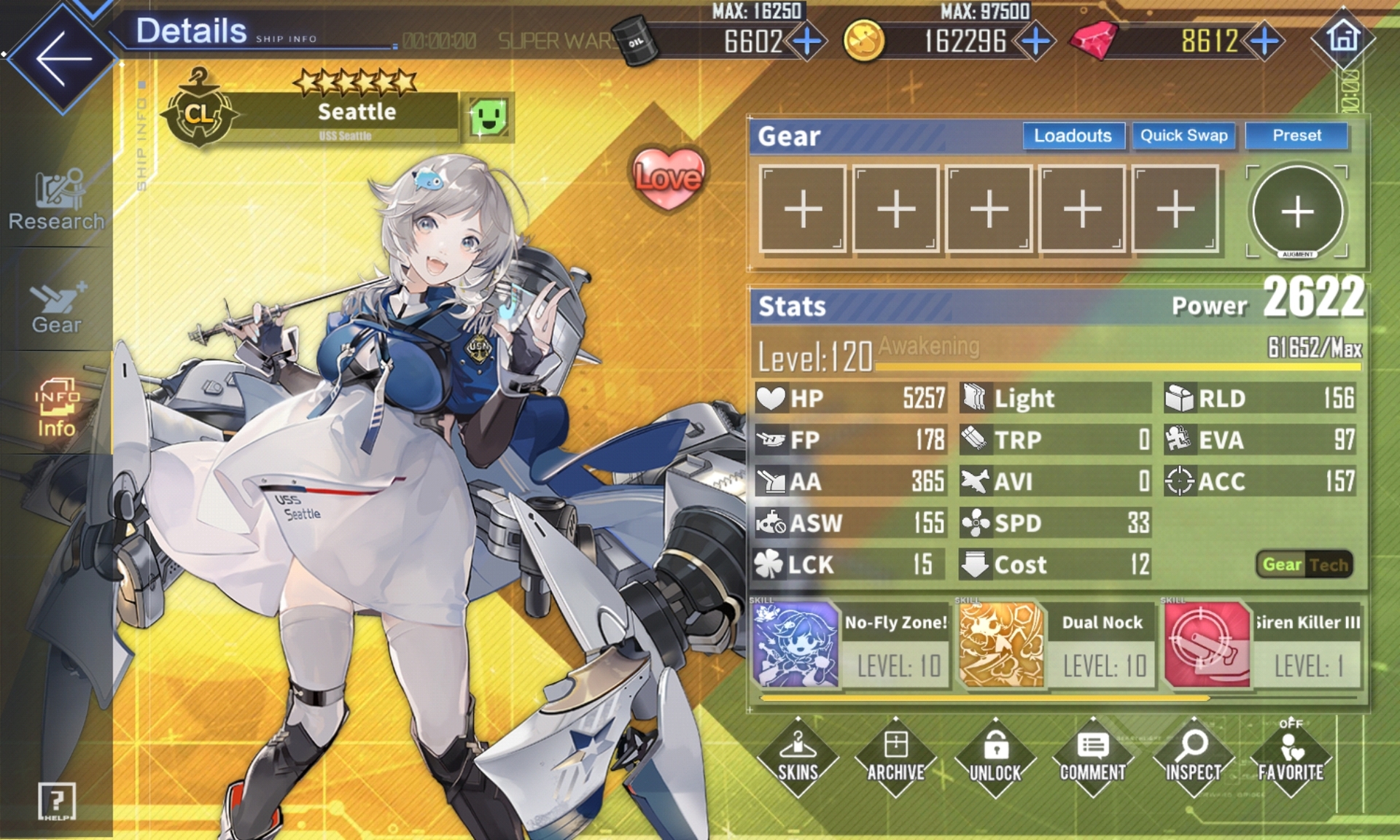Open the Skins menu
The image size is (1400, 840).
pos(798,757)
